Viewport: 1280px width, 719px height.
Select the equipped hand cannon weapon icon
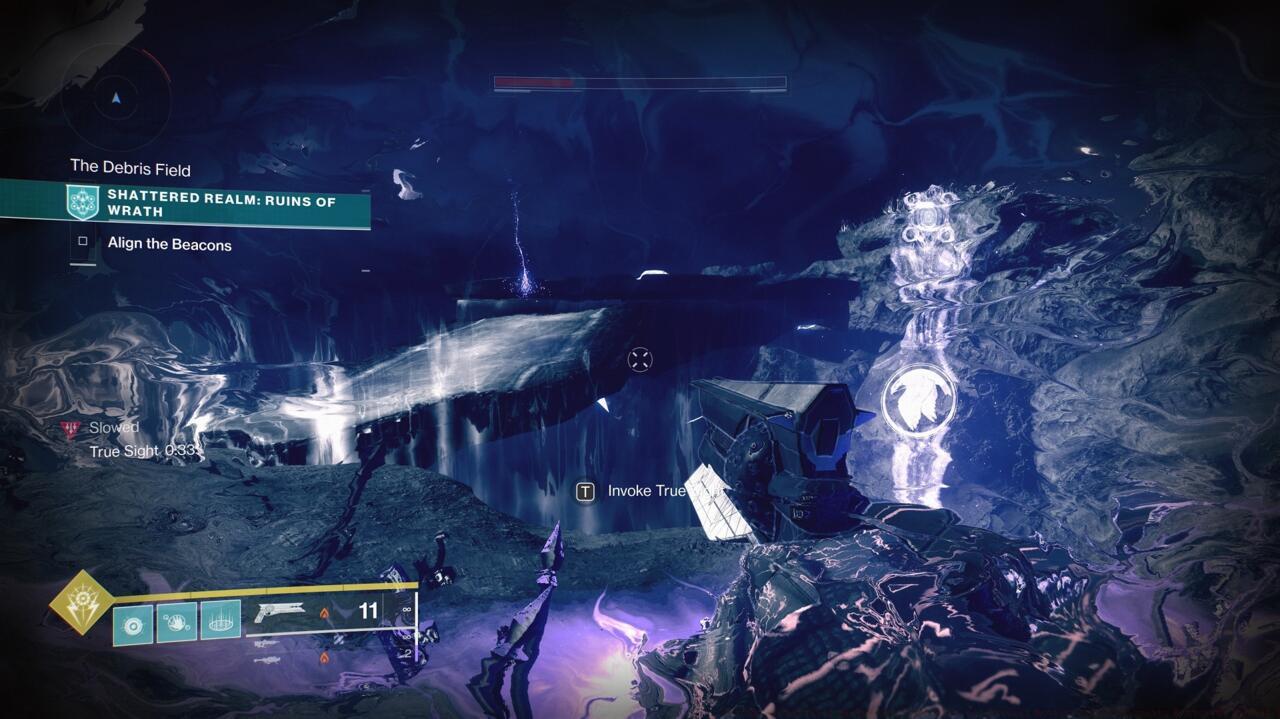(x=279, y=612)
